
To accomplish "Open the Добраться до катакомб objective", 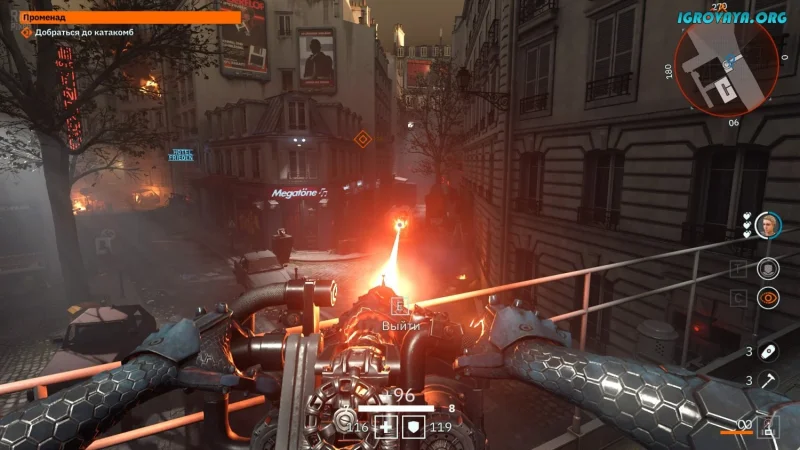I will 85,33.
